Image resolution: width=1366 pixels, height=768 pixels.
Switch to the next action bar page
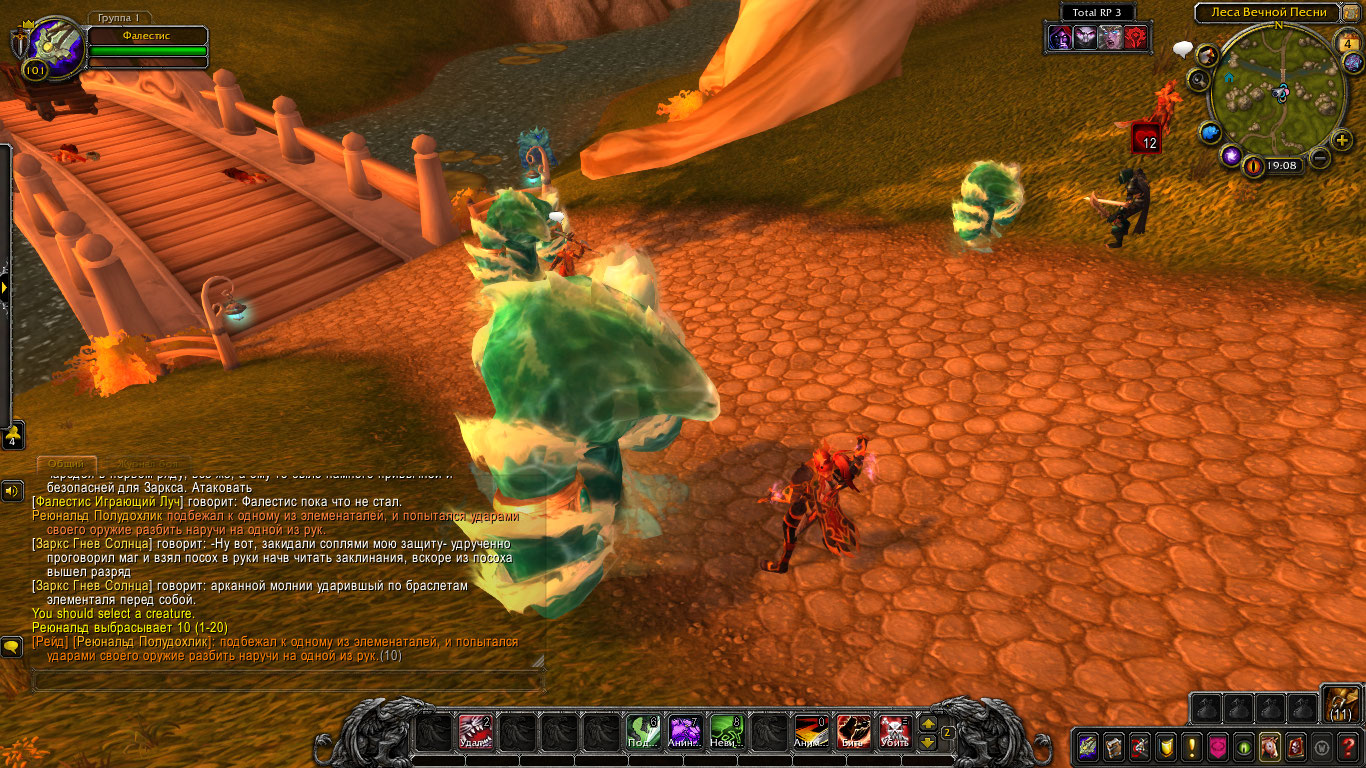[x=927, y=724]
